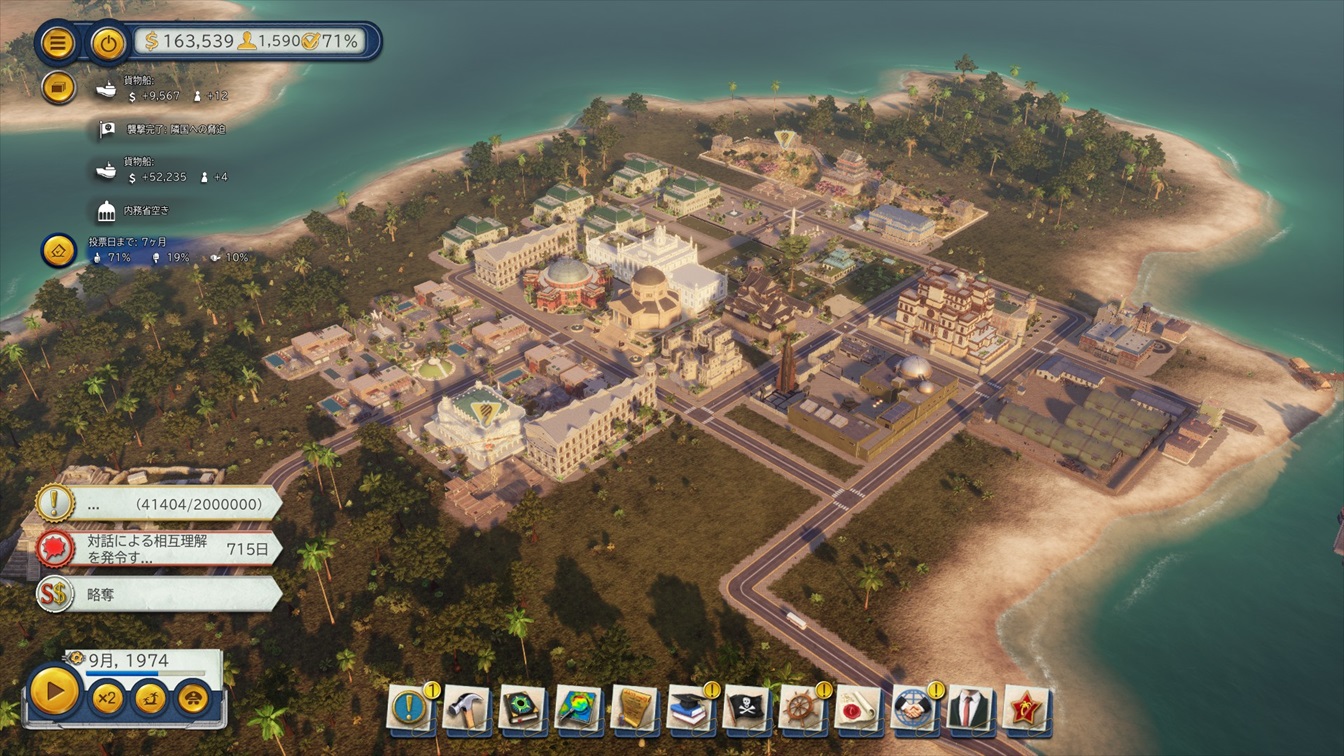Select the 内務省空き notification
The width and height of the screenshot is (1344, 756).
tap(145, 210)
